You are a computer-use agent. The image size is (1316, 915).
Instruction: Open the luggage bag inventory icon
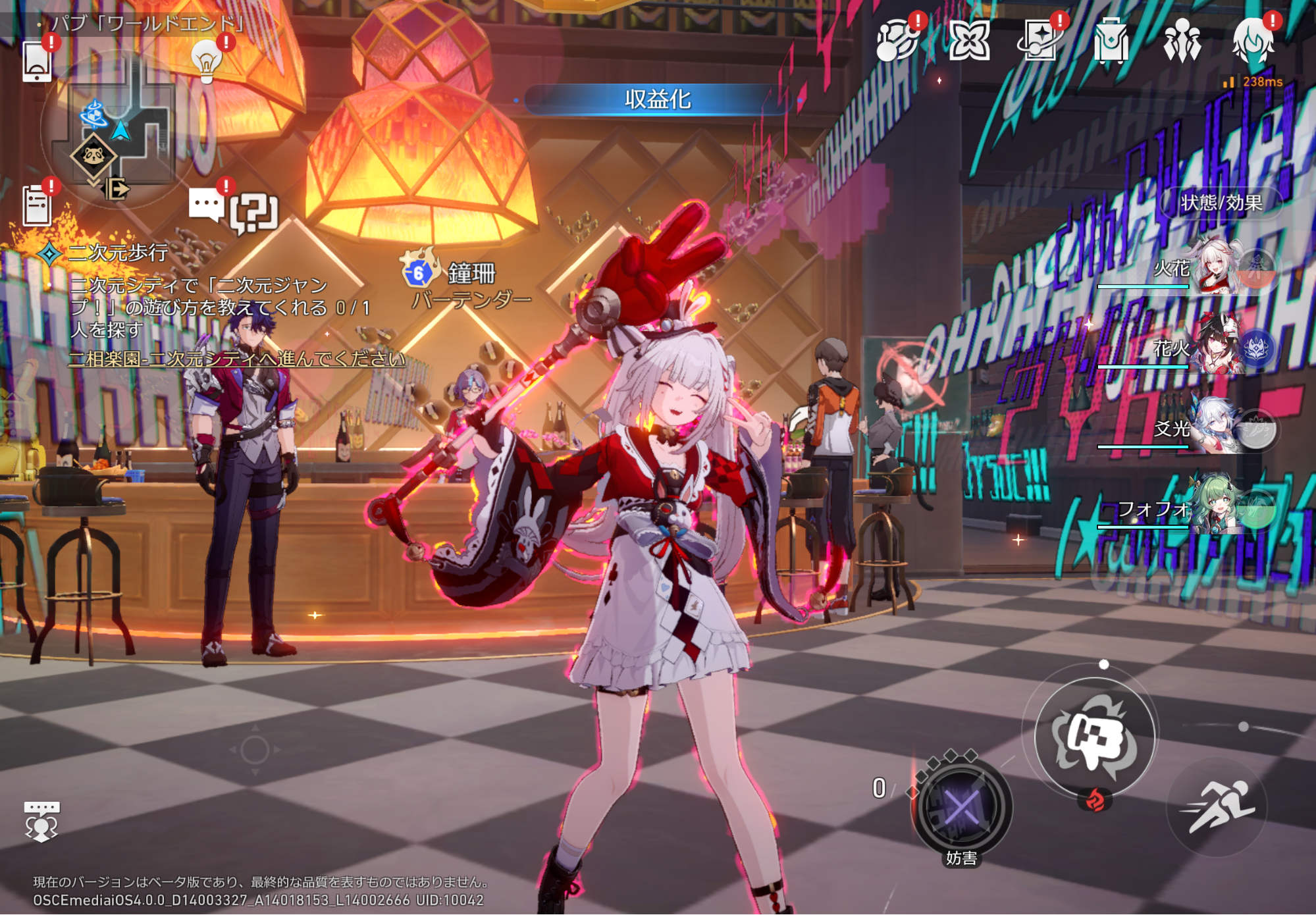(x=1111, y=41)
